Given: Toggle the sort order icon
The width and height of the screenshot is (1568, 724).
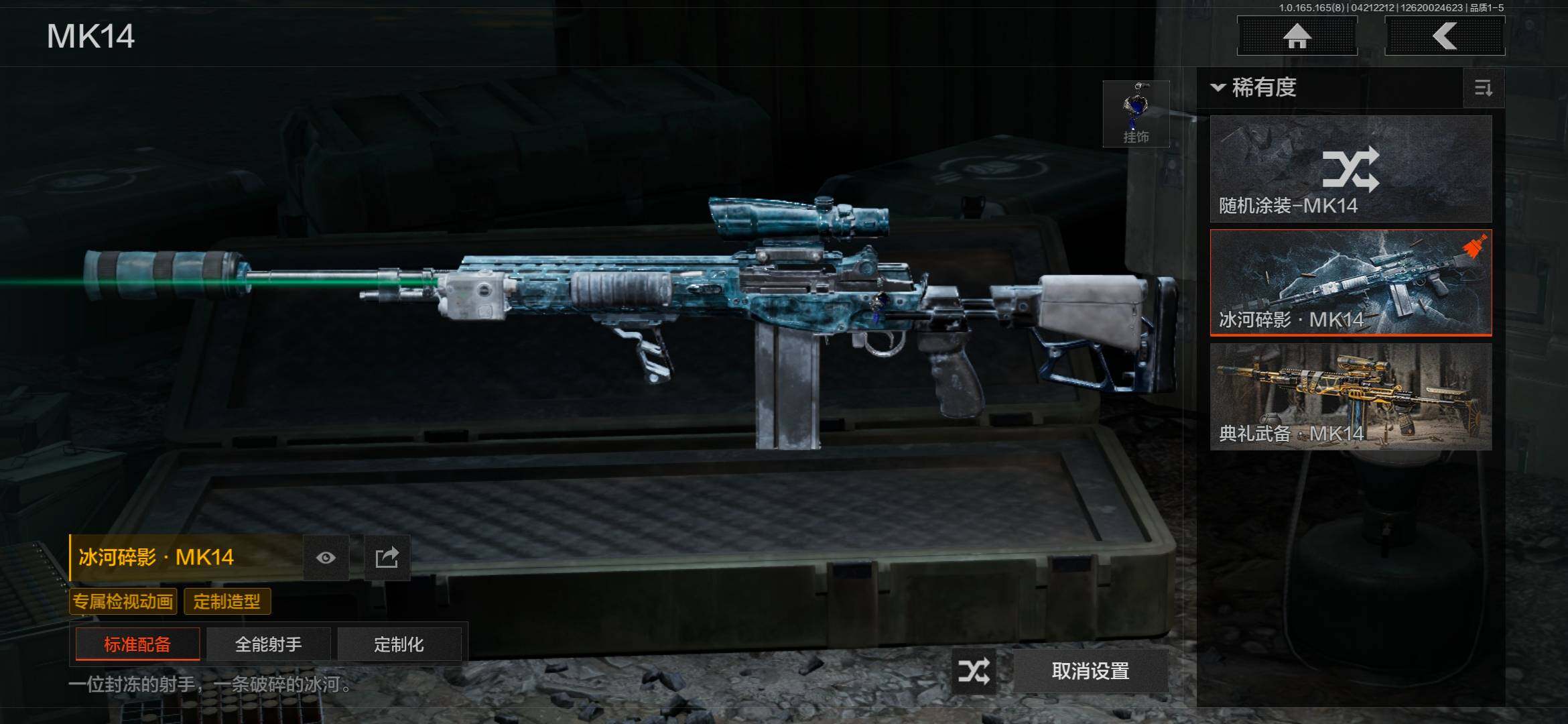Looking at the screenshot, I should [1484, 88].
